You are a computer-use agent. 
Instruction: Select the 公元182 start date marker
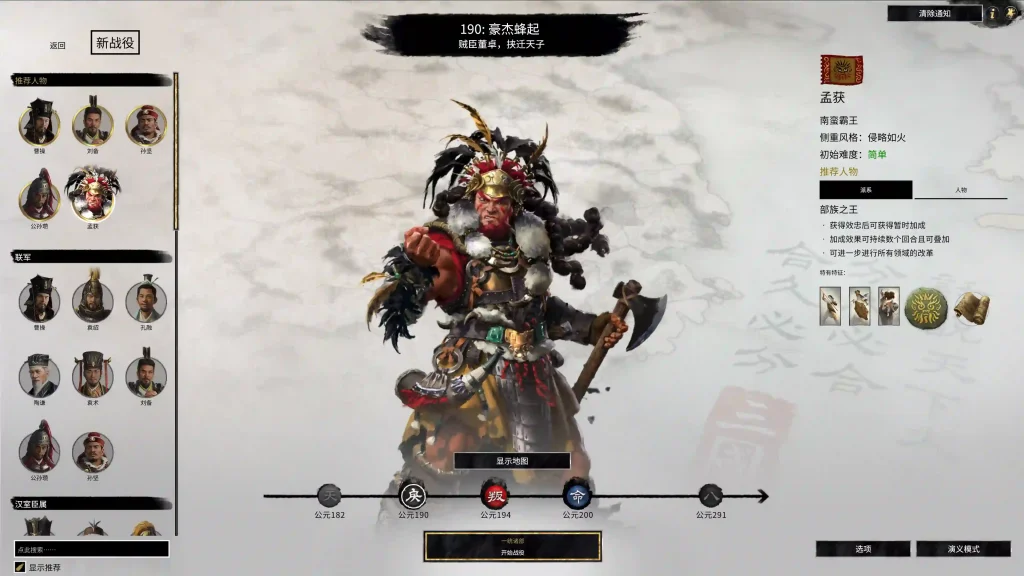(x=329, y=495)
